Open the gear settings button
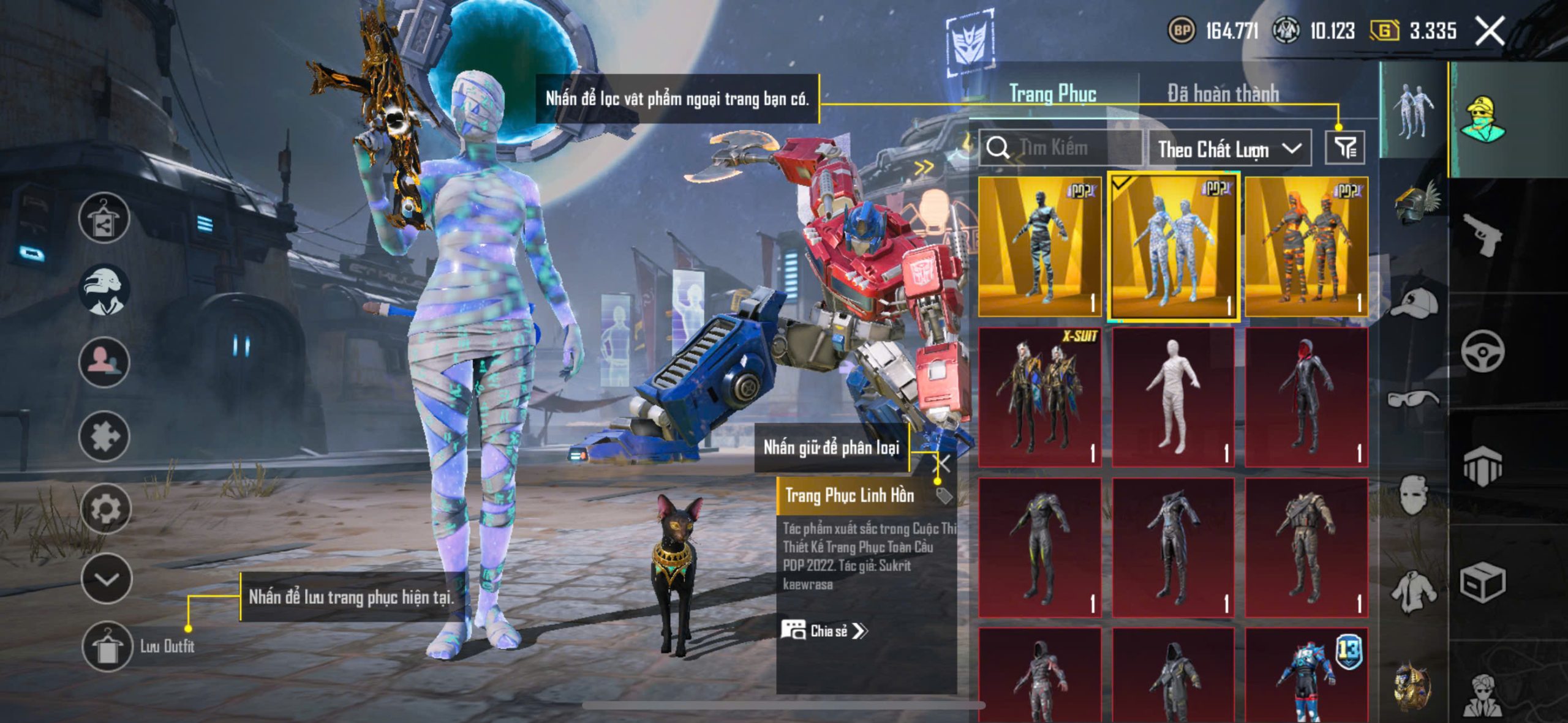The height and width of the screenshot is (723, 1568). click(105, 508)
